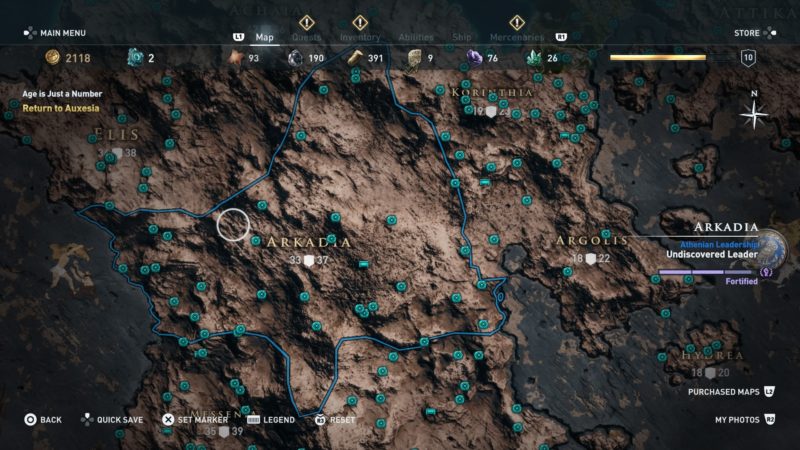Go to the Abilities tab
Screen dimensions: 800x450
[x=416, y=38]
